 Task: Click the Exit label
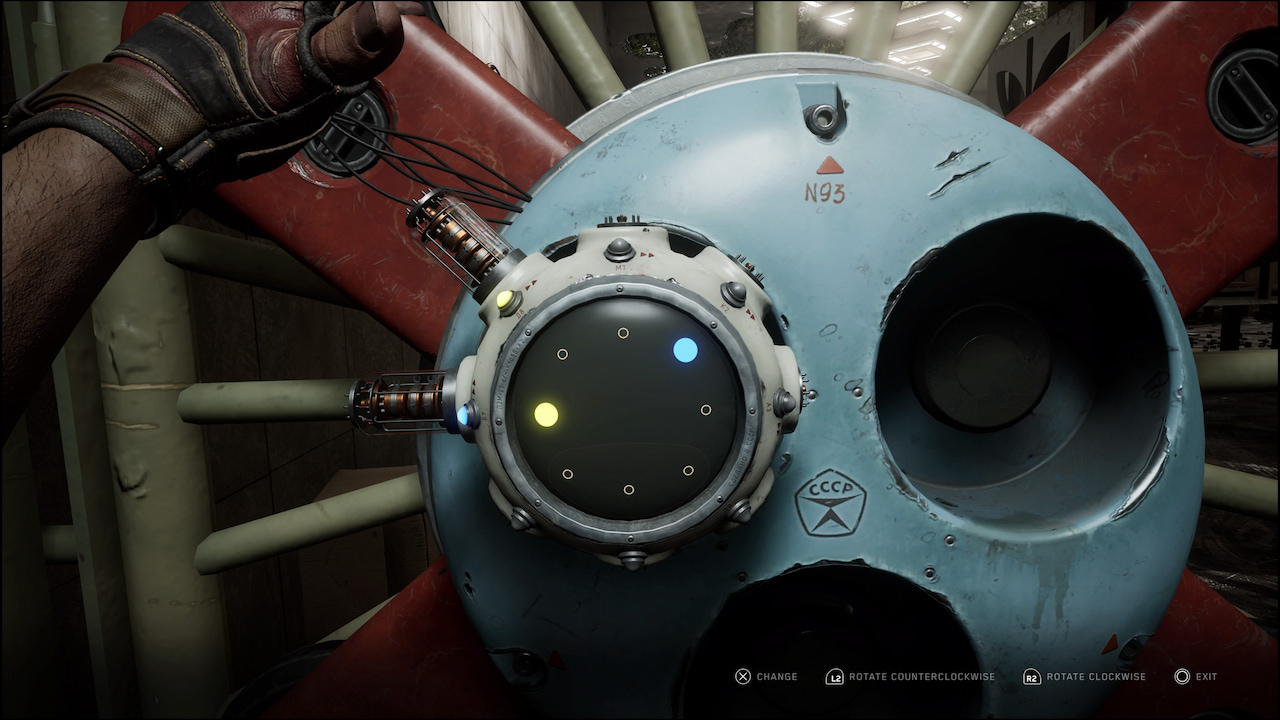1205,676
